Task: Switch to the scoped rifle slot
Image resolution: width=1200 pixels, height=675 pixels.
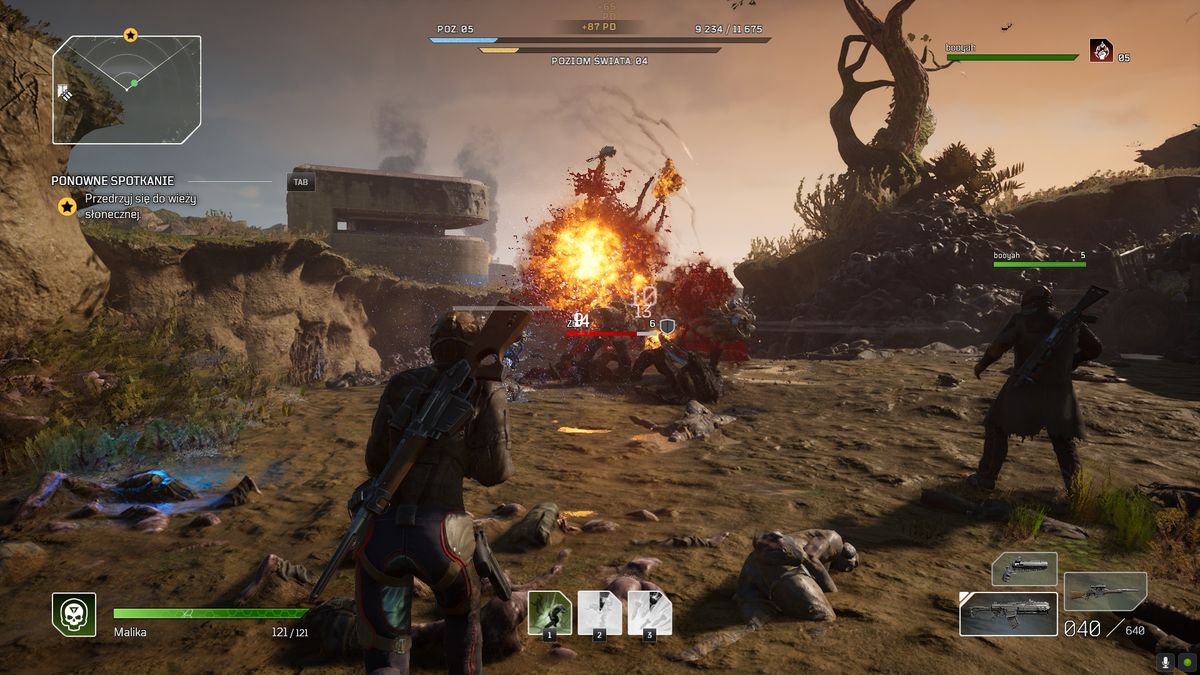Action: coord(1105,591)
